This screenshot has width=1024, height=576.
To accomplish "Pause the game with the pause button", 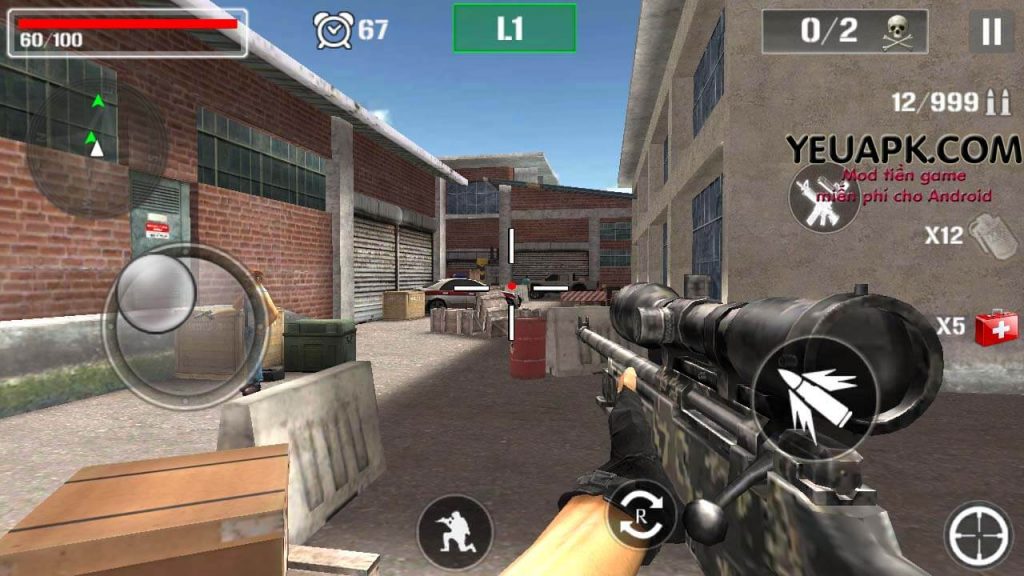I will (x=990, y=32).
